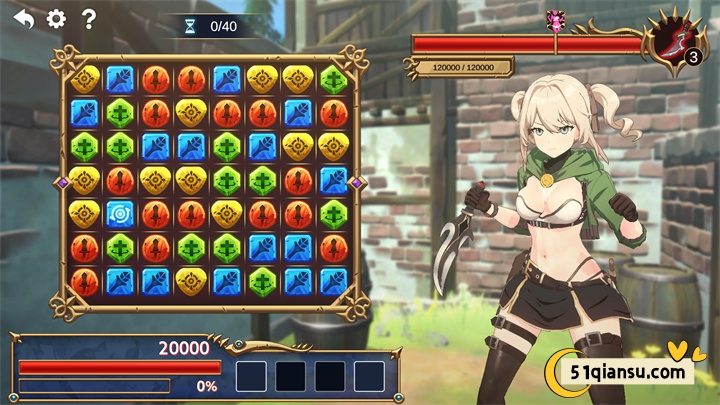Viewport: 720px width, 405px height.
Task: Show help with the question mark
Action: point(89,18)
